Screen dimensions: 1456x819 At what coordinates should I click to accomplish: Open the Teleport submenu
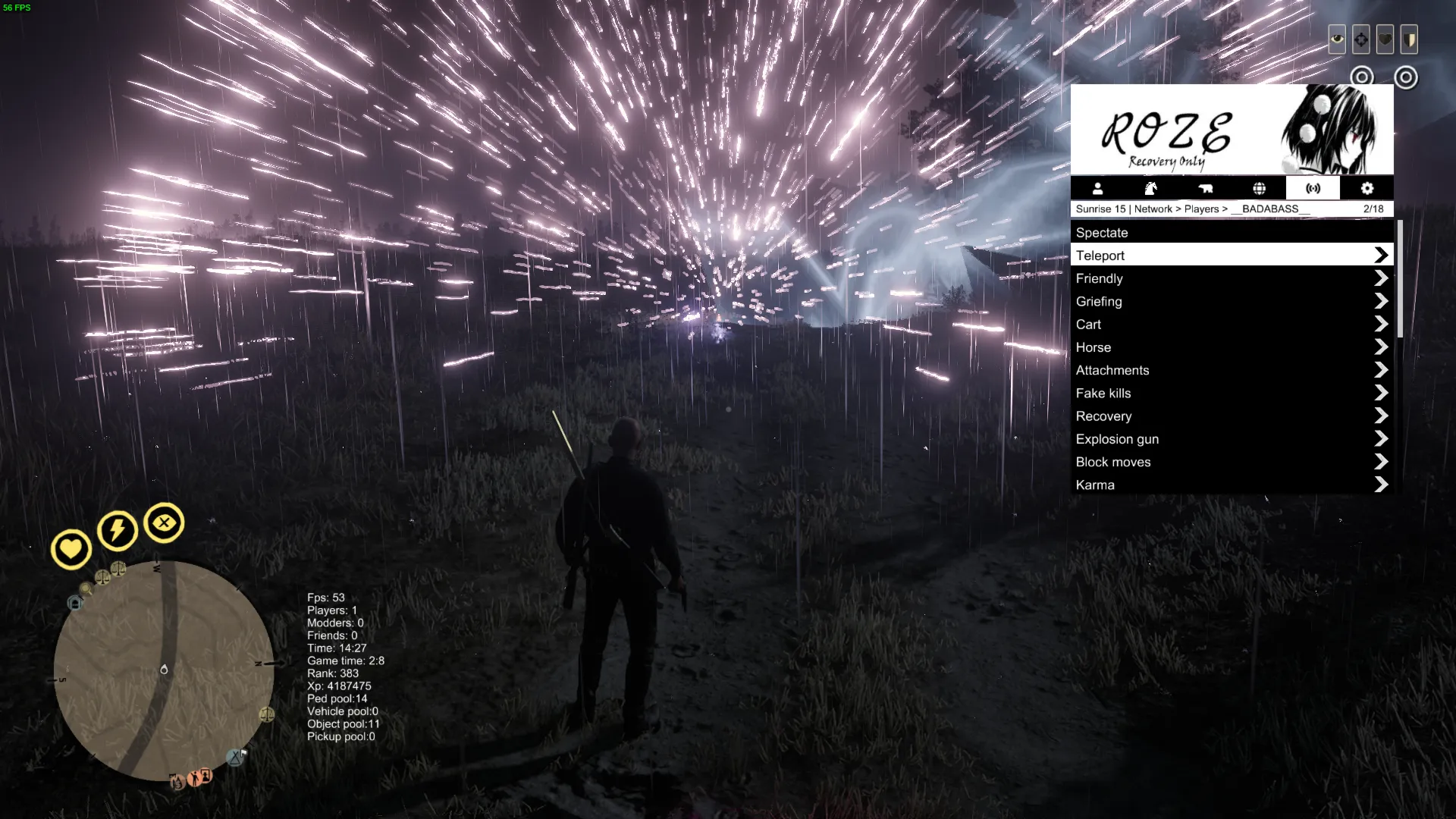click(x=1232, y=256)
